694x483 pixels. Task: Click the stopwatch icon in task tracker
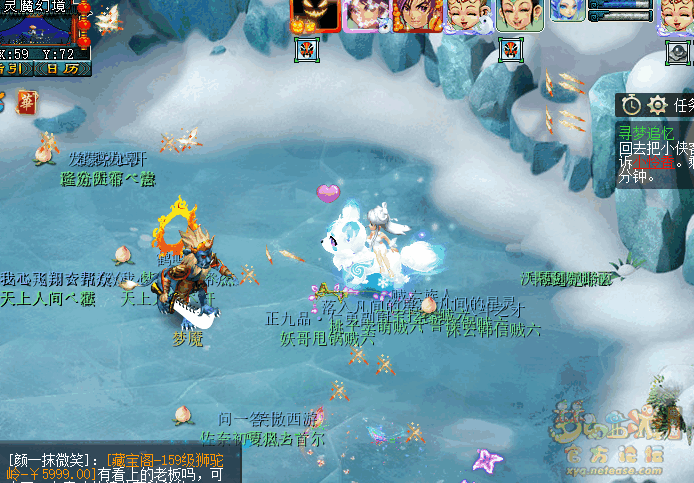pos(631,104)
